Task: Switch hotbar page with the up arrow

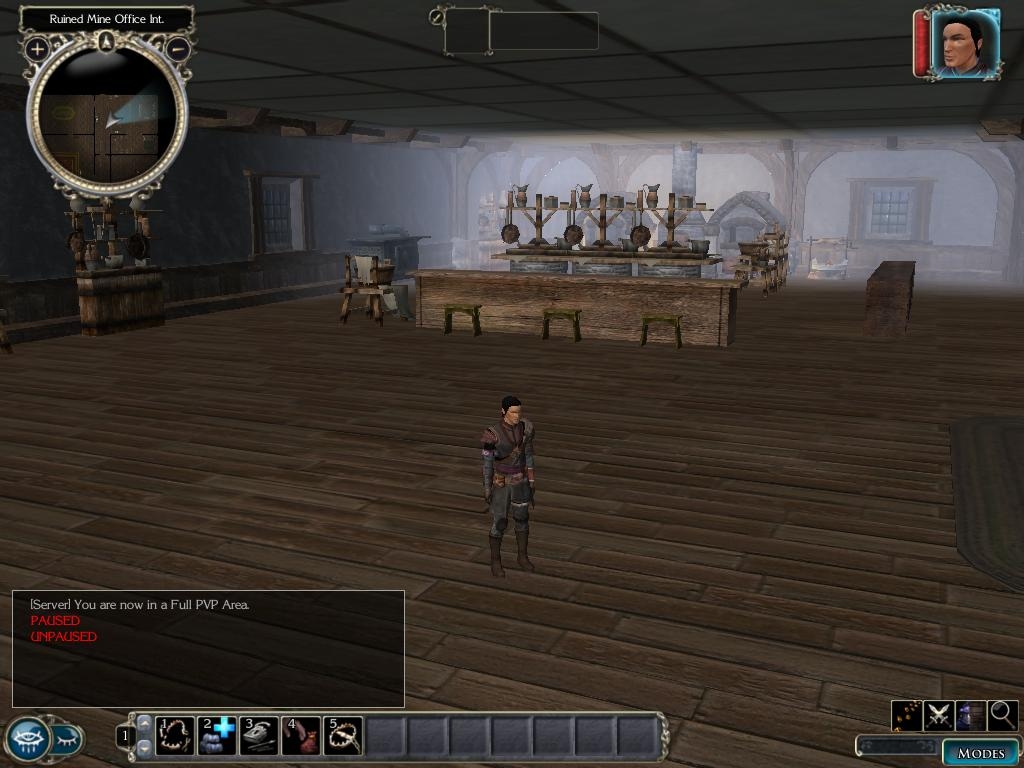Action: click(x=144, y=724)
